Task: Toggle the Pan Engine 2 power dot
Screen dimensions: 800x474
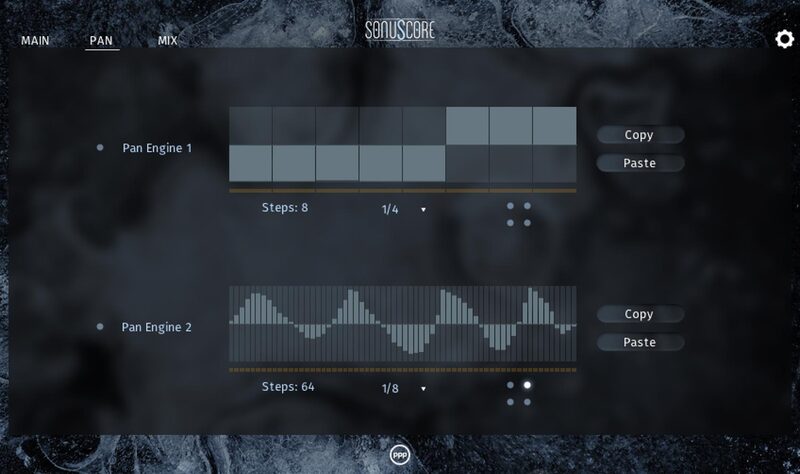Action: pos(100,327)
